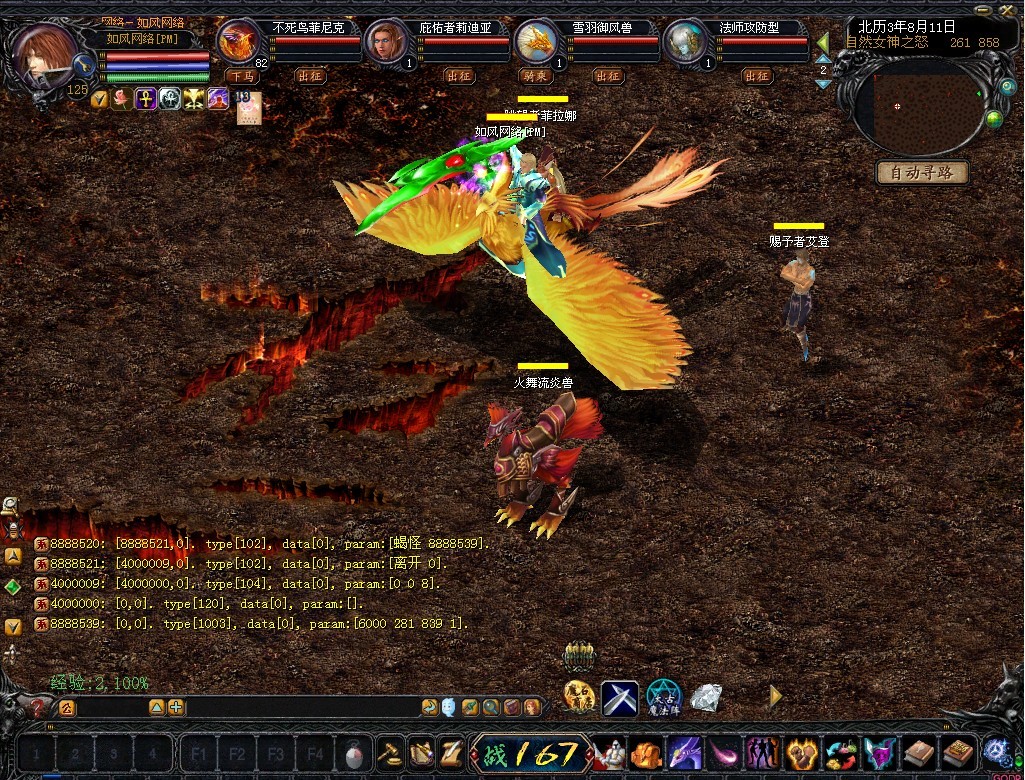Open the auction hammer icon in toolbar

[x=388, y=752]
